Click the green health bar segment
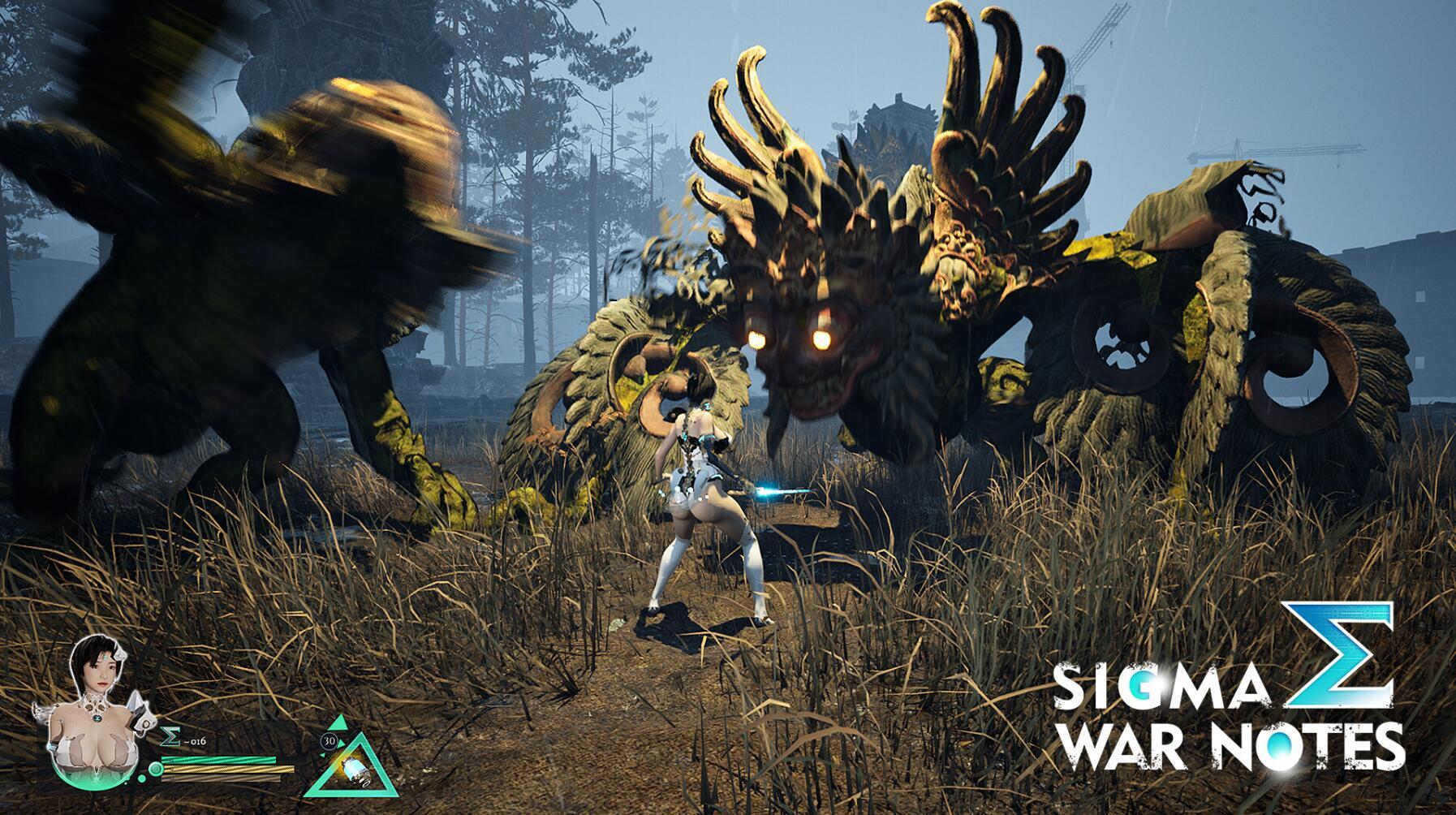 219,760
